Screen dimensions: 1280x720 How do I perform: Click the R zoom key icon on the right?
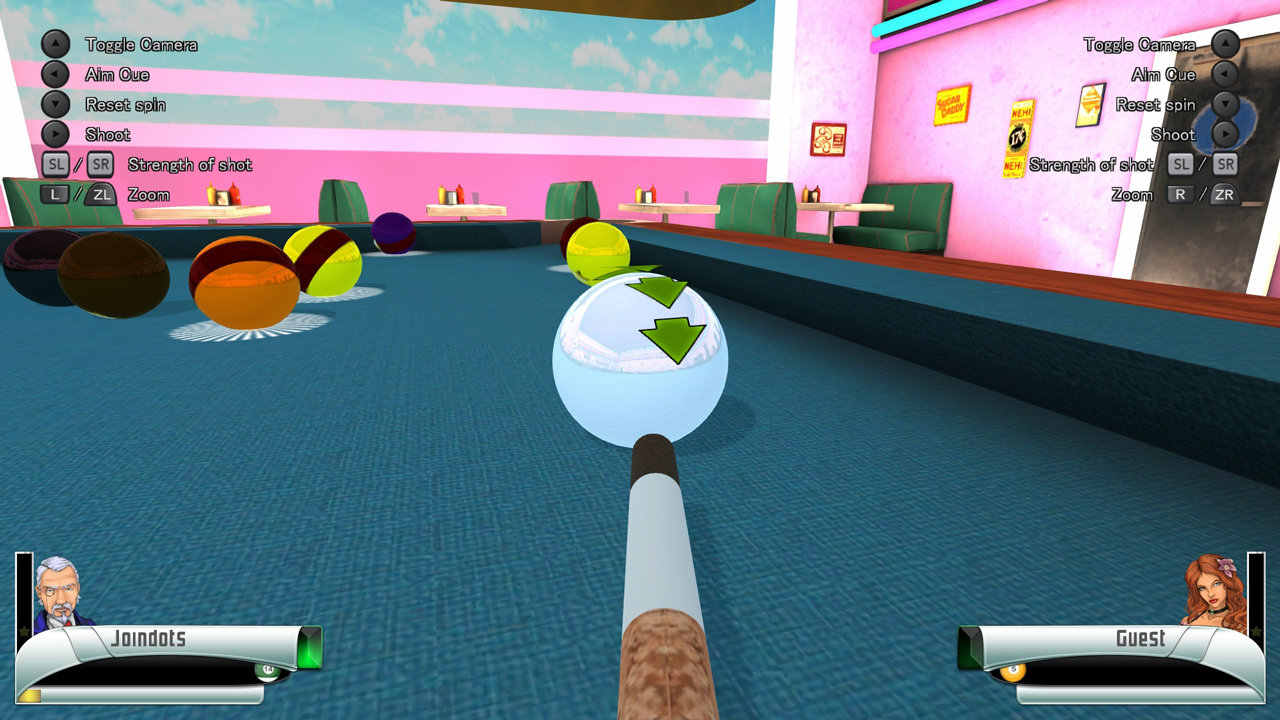(1180, 194)
